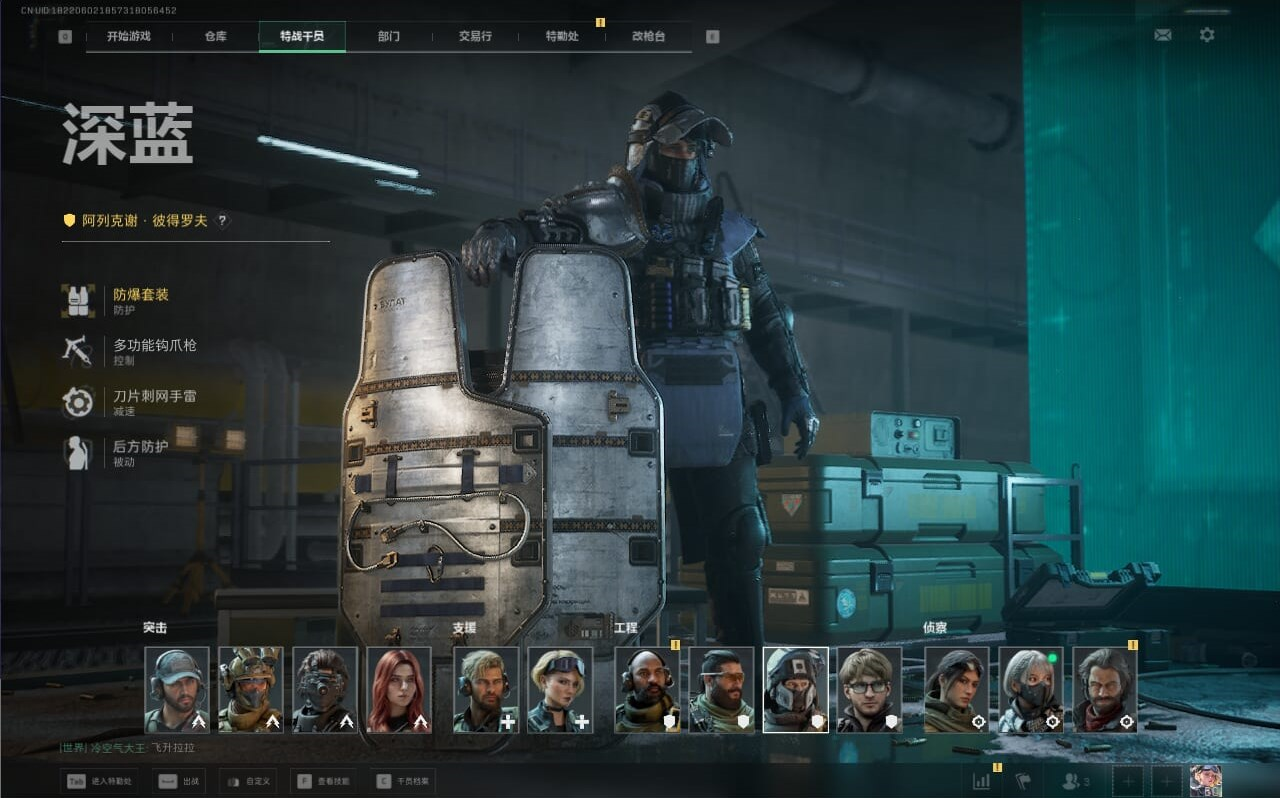Image resolution: width=1280 pixels, height=798 pixels.
Task: Select the grey-haired masked recon operator
Action: coord(1031,689)
